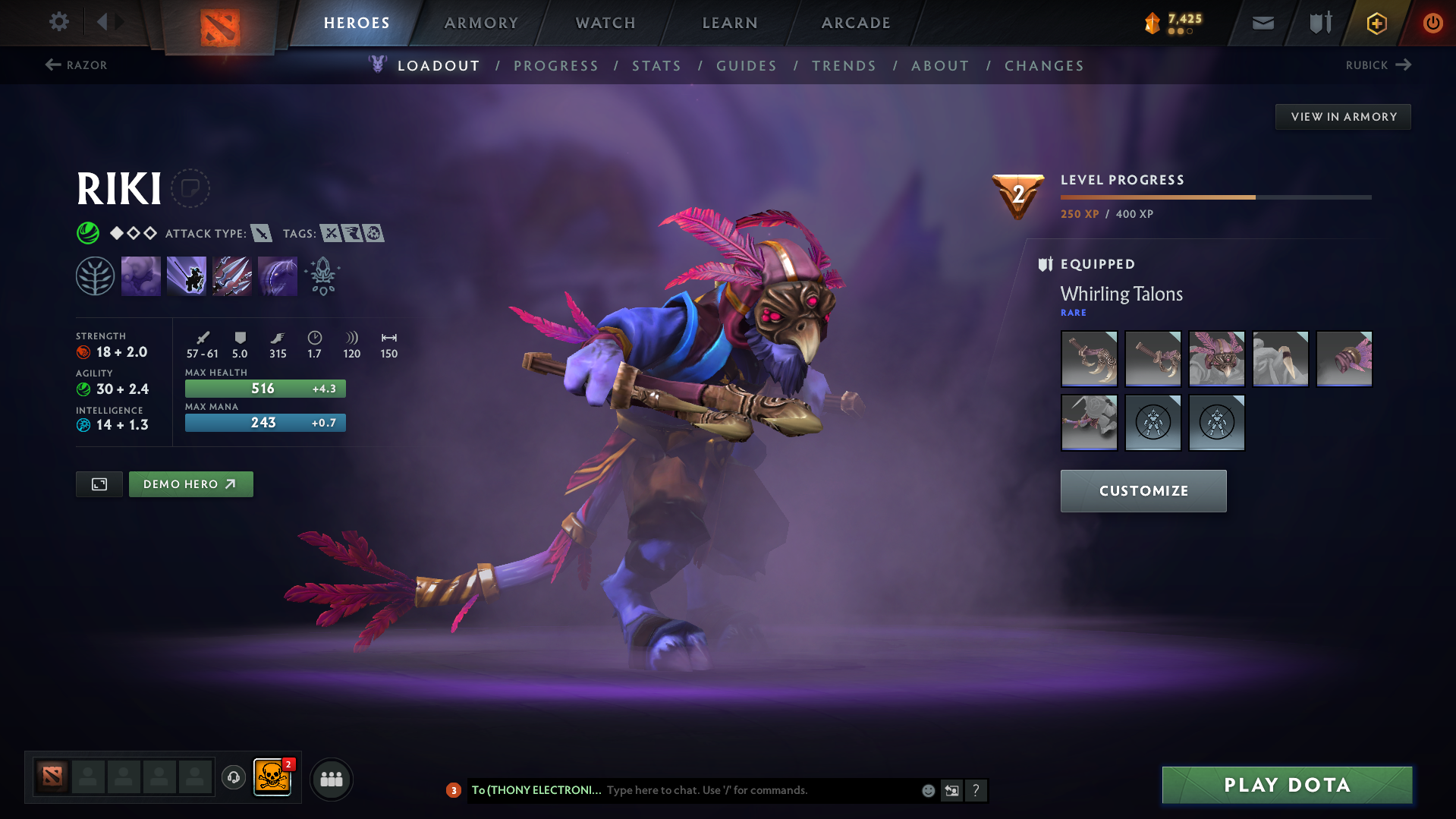Select the Blink Strike ability icon
The height and width of the screenshot is (819, 1456).
coord(187,276)
